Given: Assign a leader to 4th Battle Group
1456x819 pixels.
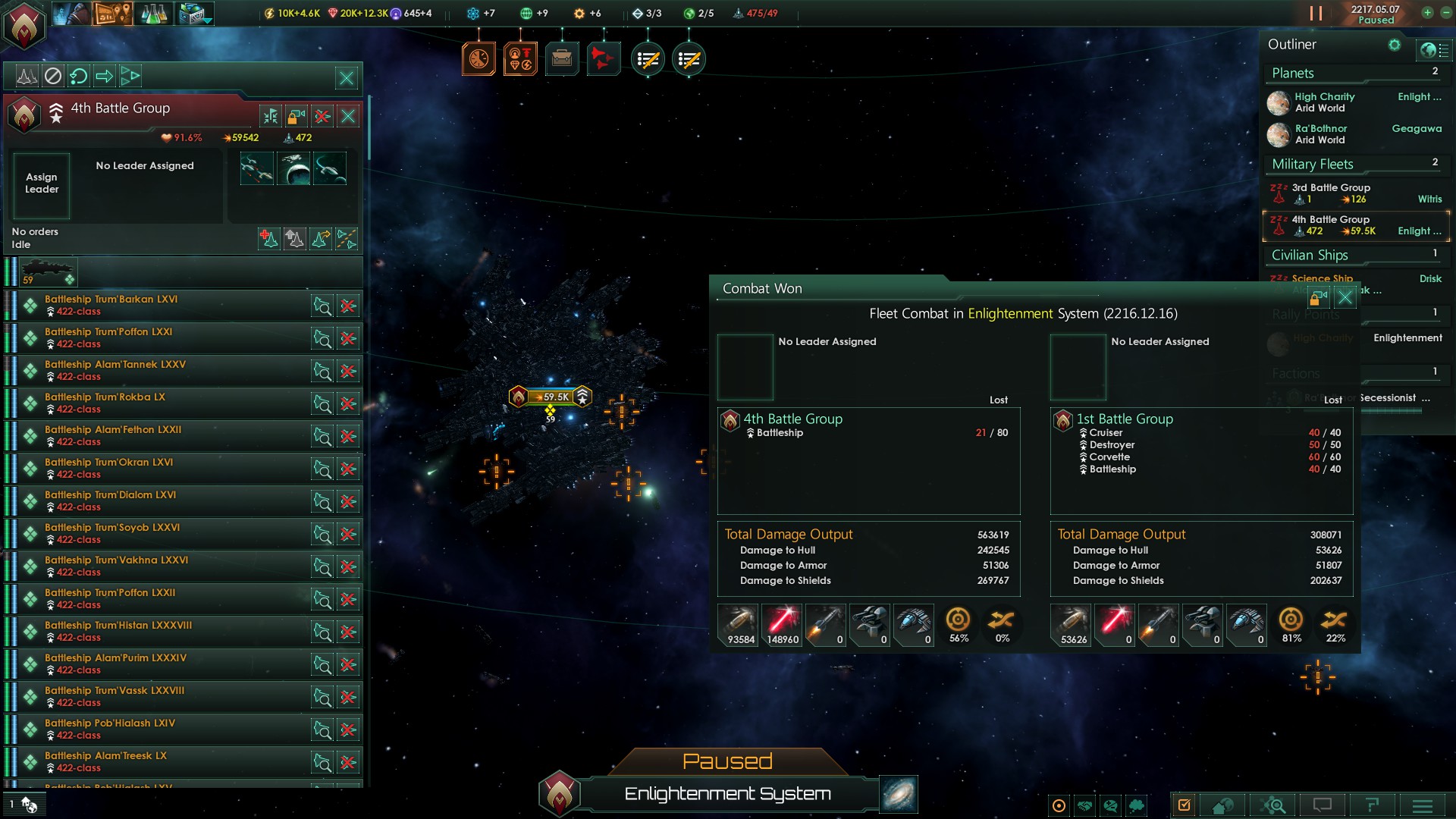Looking at the screenshot, I should click(x=42, y=184).
